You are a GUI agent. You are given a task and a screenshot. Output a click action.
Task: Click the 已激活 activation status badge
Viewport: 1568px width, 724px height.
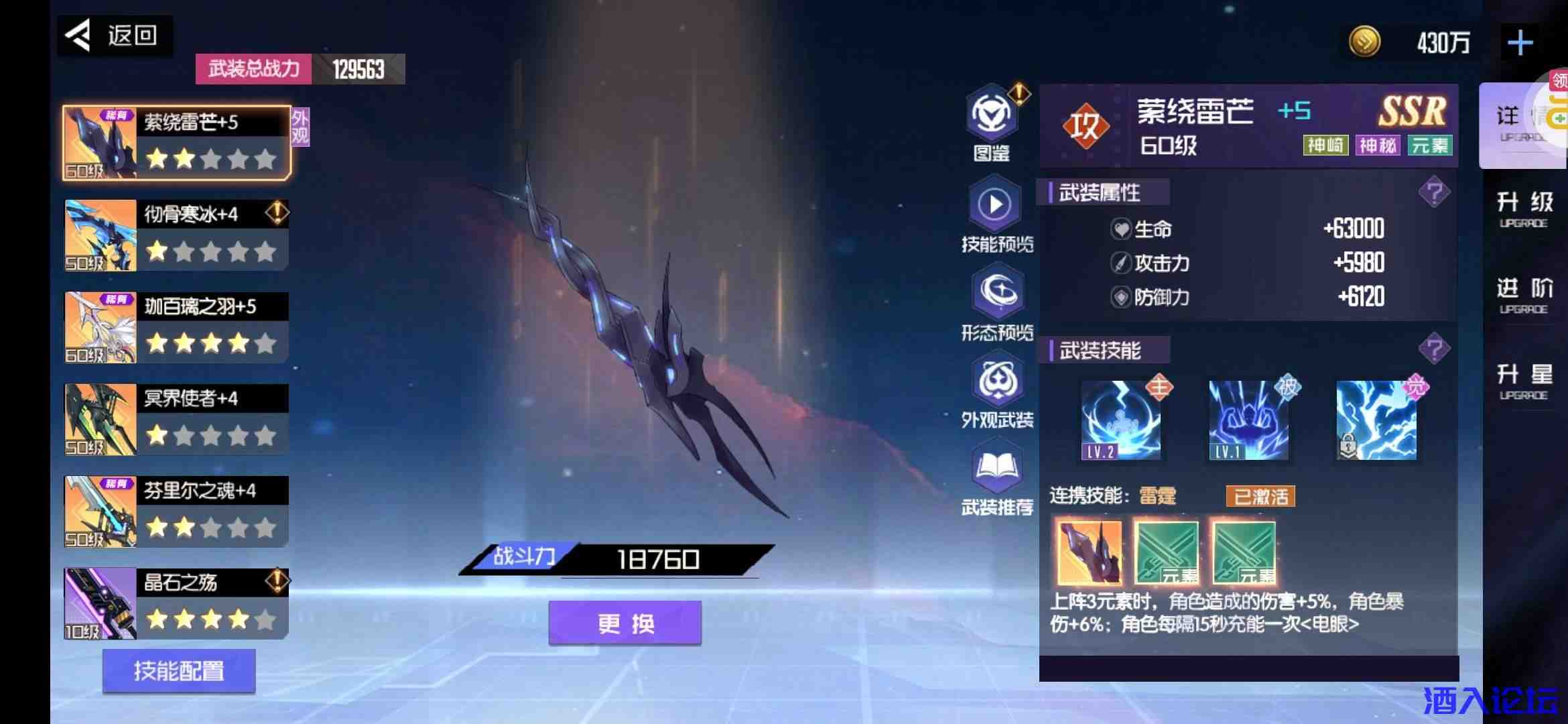(1261, 495)
